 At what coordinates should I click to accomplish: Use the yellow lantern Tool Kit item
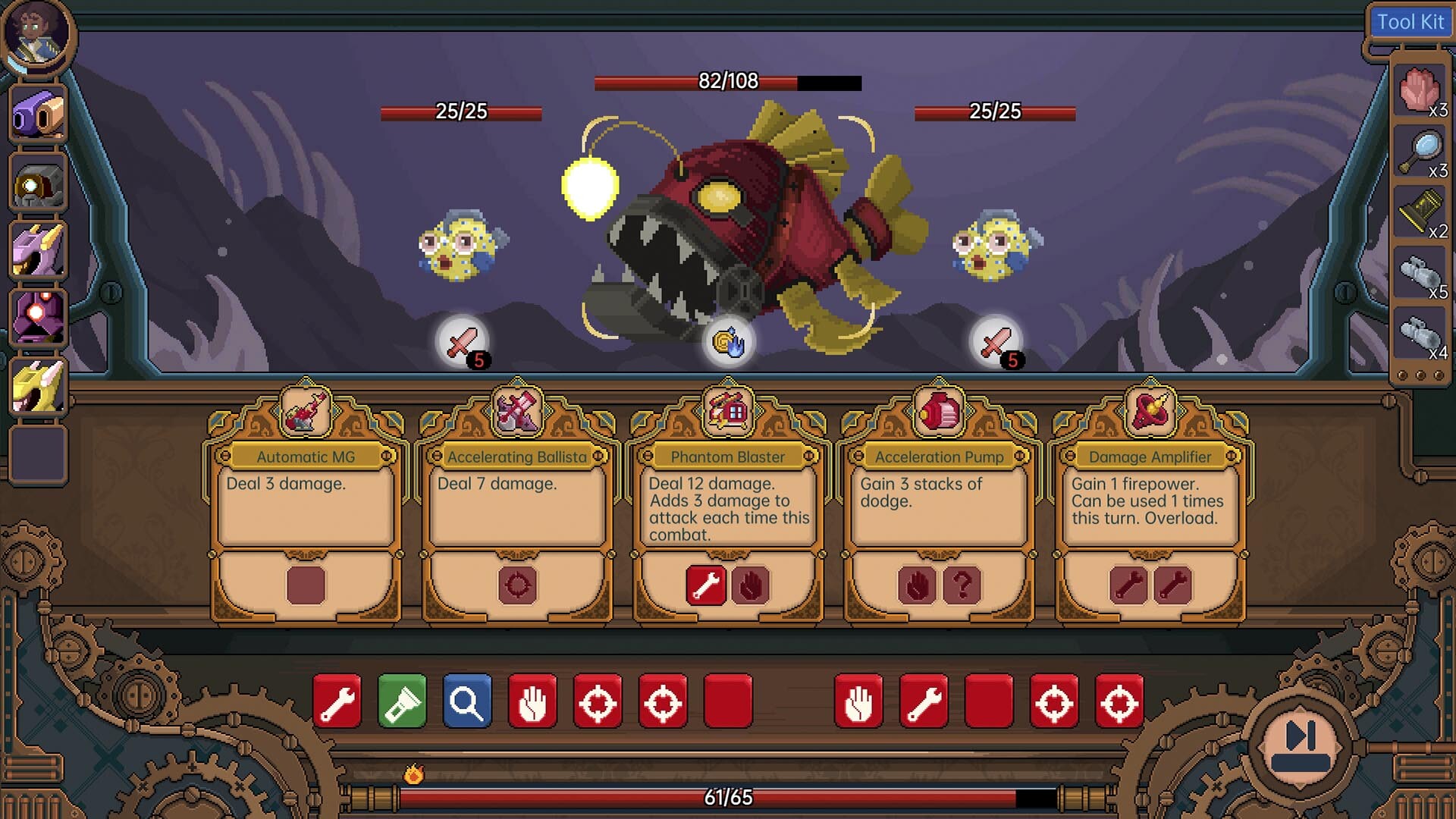coord(1420,212)
